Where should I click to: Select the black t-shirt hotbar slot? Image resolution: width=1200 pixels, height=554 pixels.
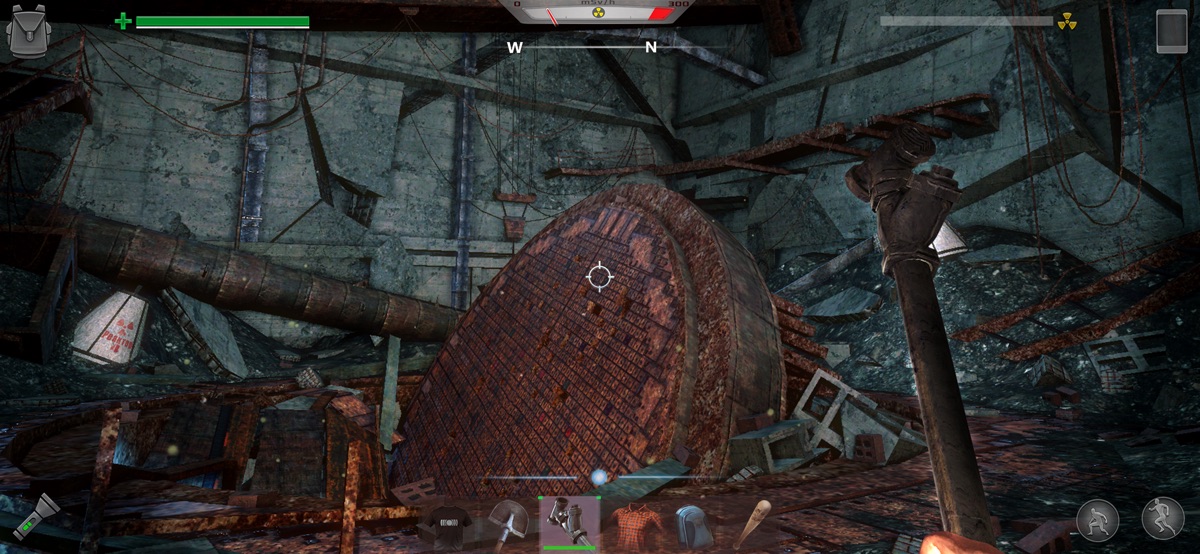click(447, 523)
